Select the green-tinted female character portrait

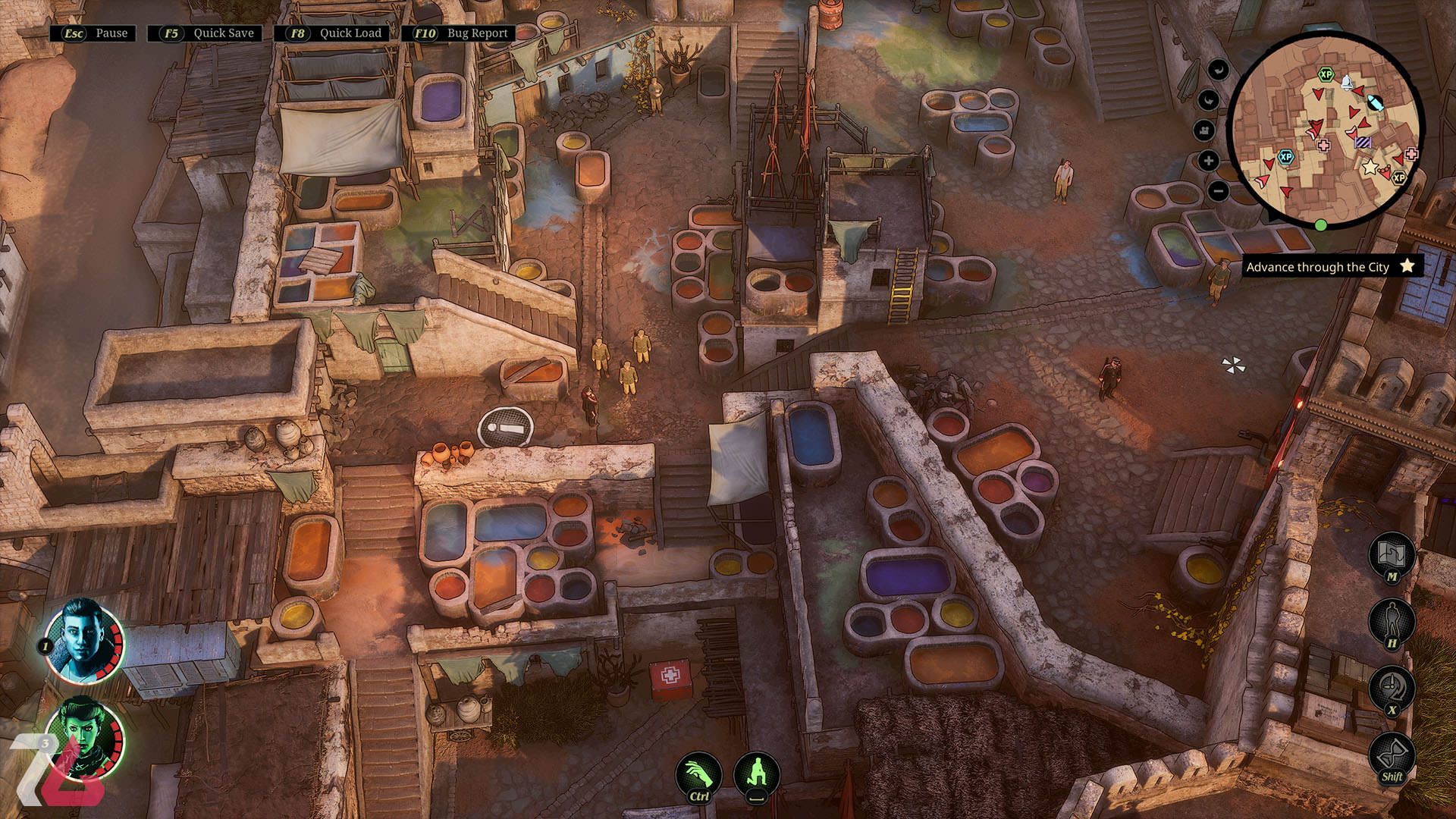tap(83, 738)
